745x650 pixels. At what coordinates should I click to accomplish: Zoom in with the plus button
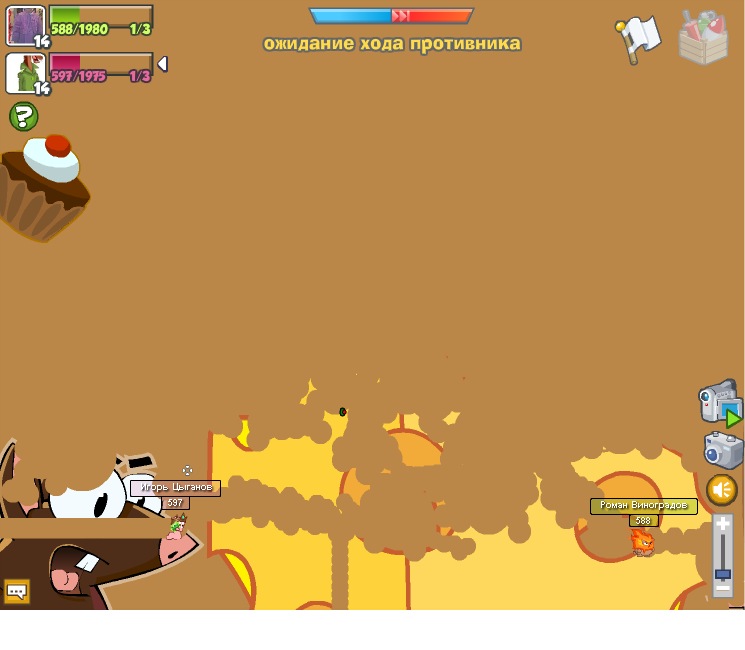(x=723, y=524)
